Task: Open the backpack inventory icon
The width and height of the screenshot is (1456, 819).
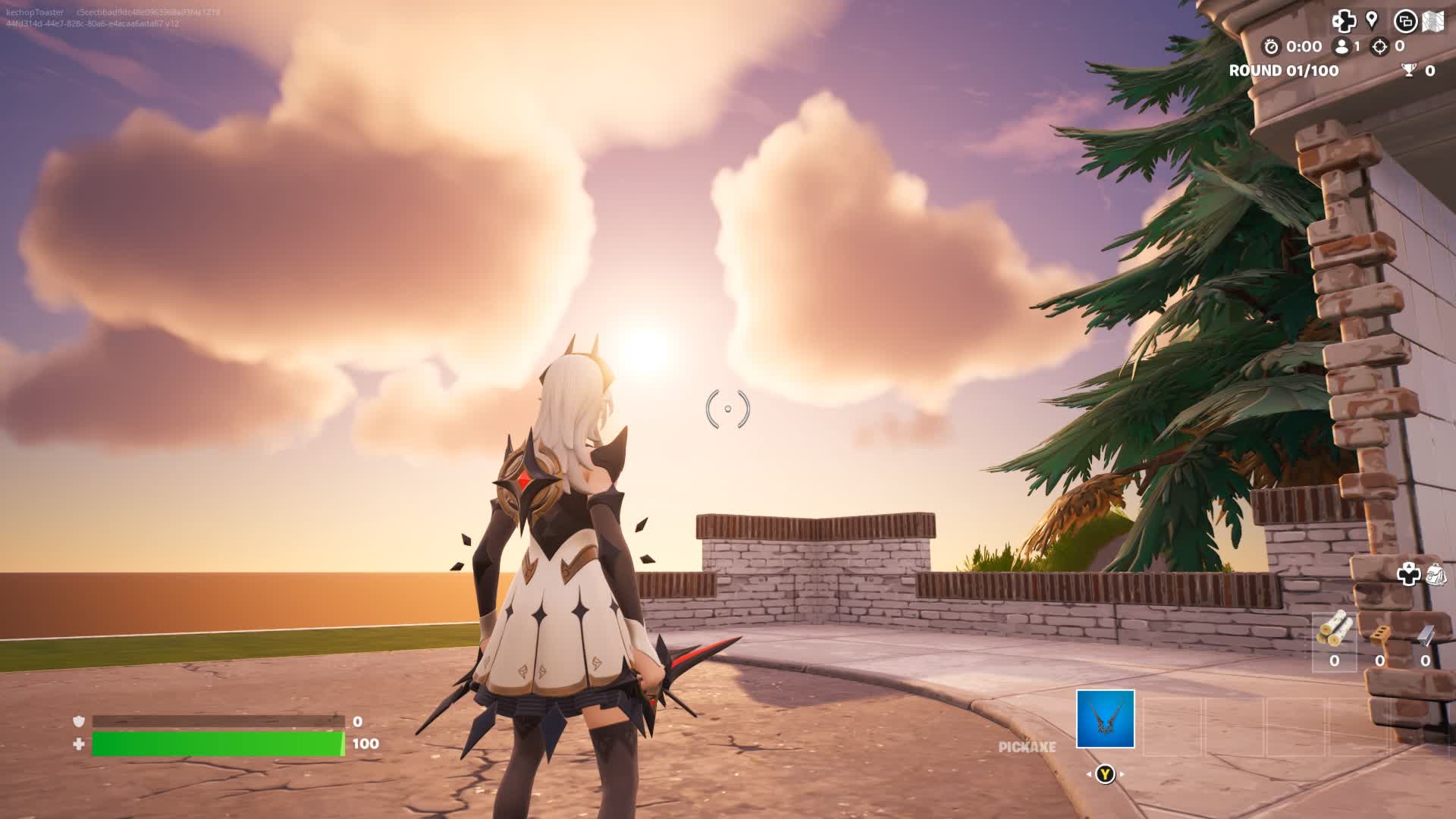Action: pos(1436,574)
